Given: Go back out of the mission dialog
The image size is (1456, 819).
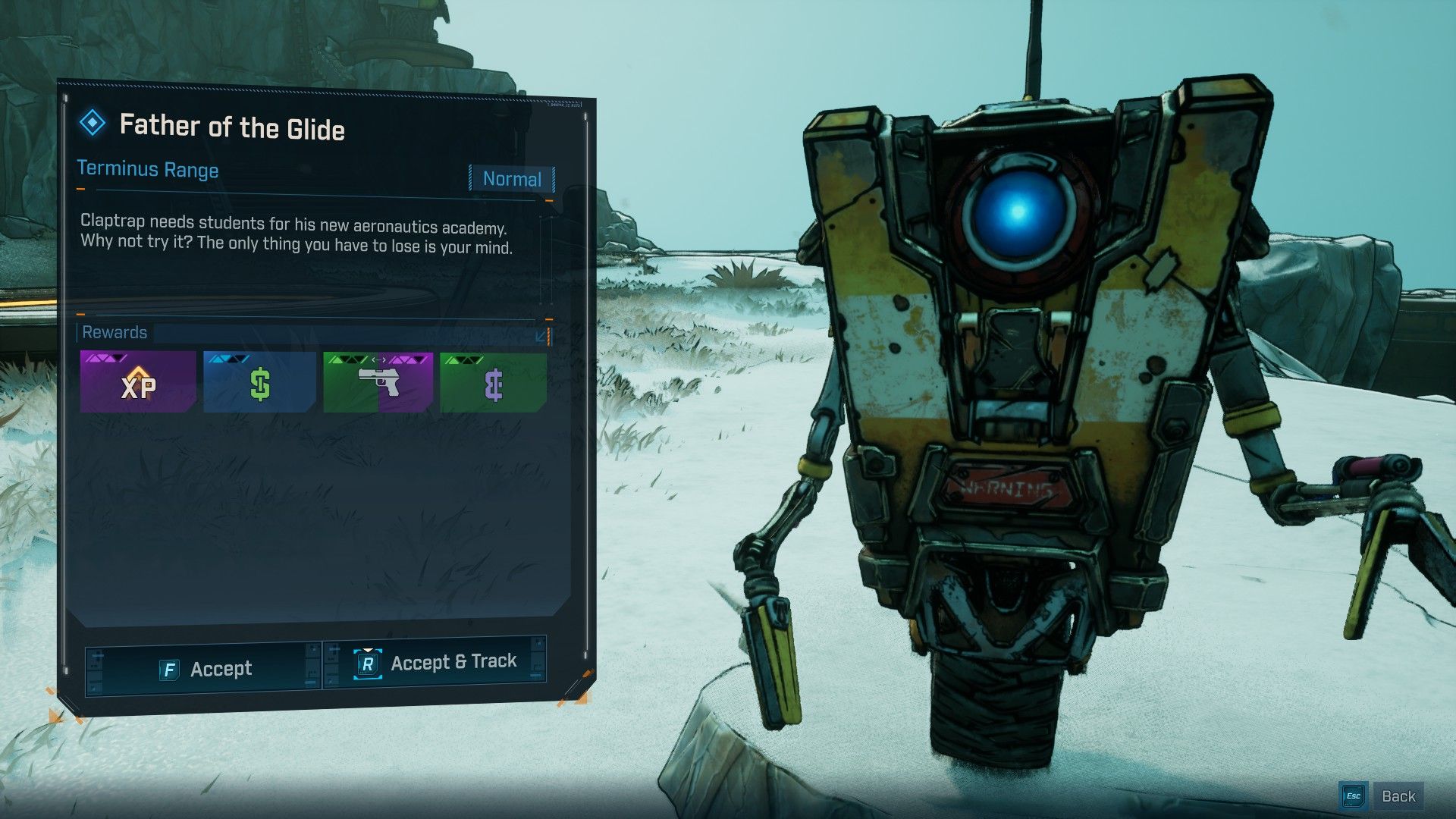Looking at the screenshot, I should tap(1382, 795).
